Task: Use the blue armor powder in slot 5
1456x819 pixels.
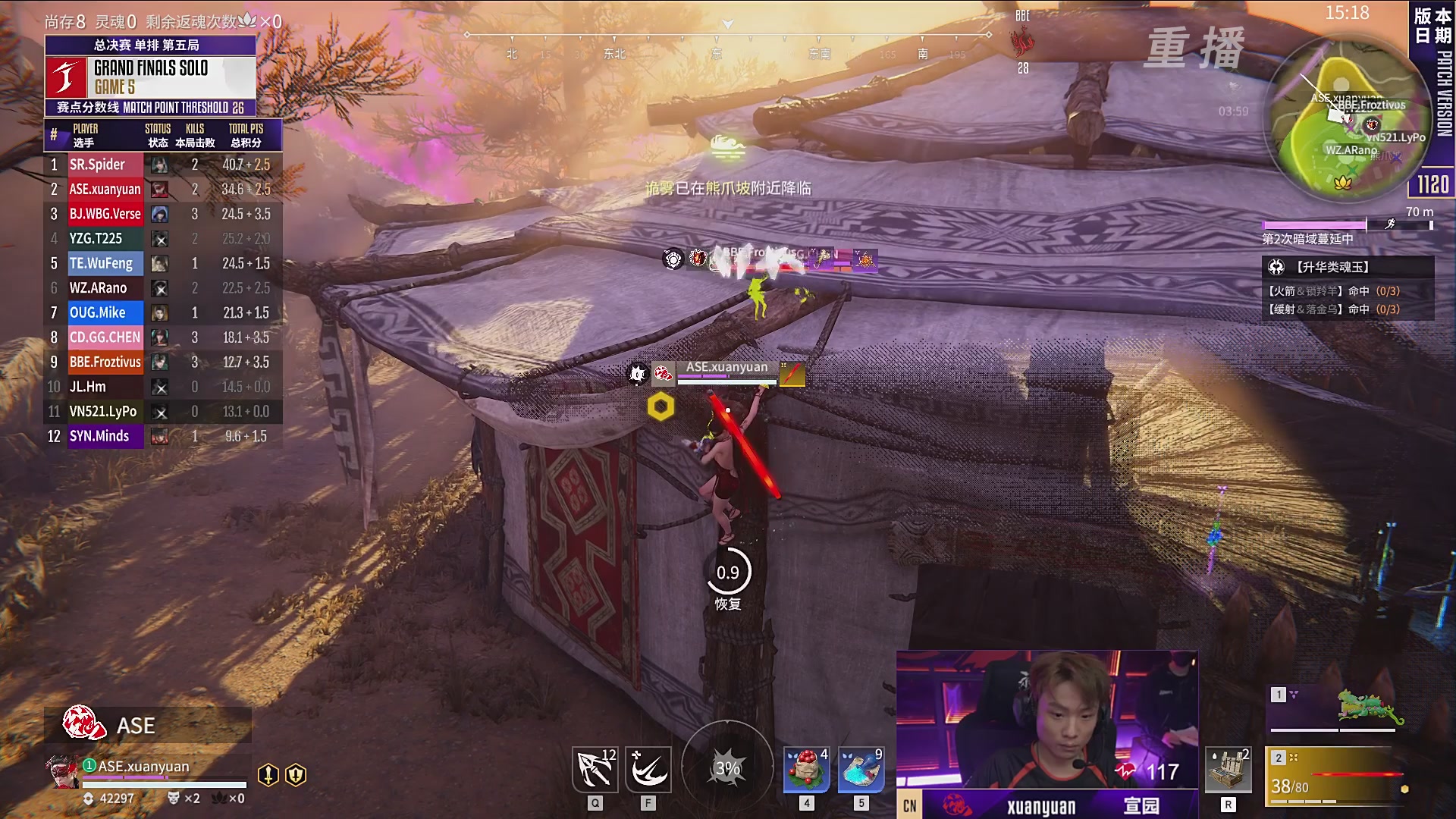Action: point(861,770)
